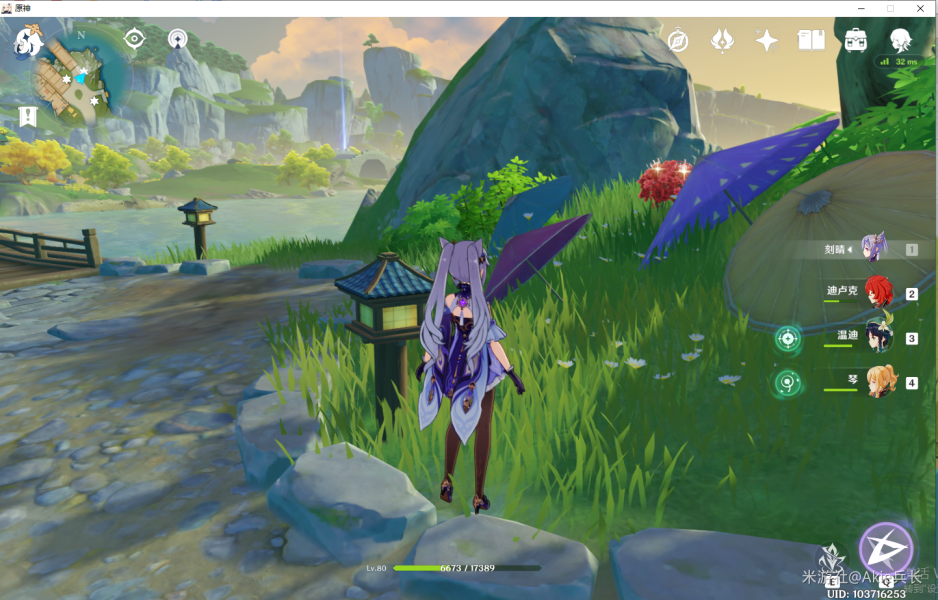Activate the purple elemental burst icon
Image resolution: width=938 pixels, height=600 pixels.
point(886,549)
